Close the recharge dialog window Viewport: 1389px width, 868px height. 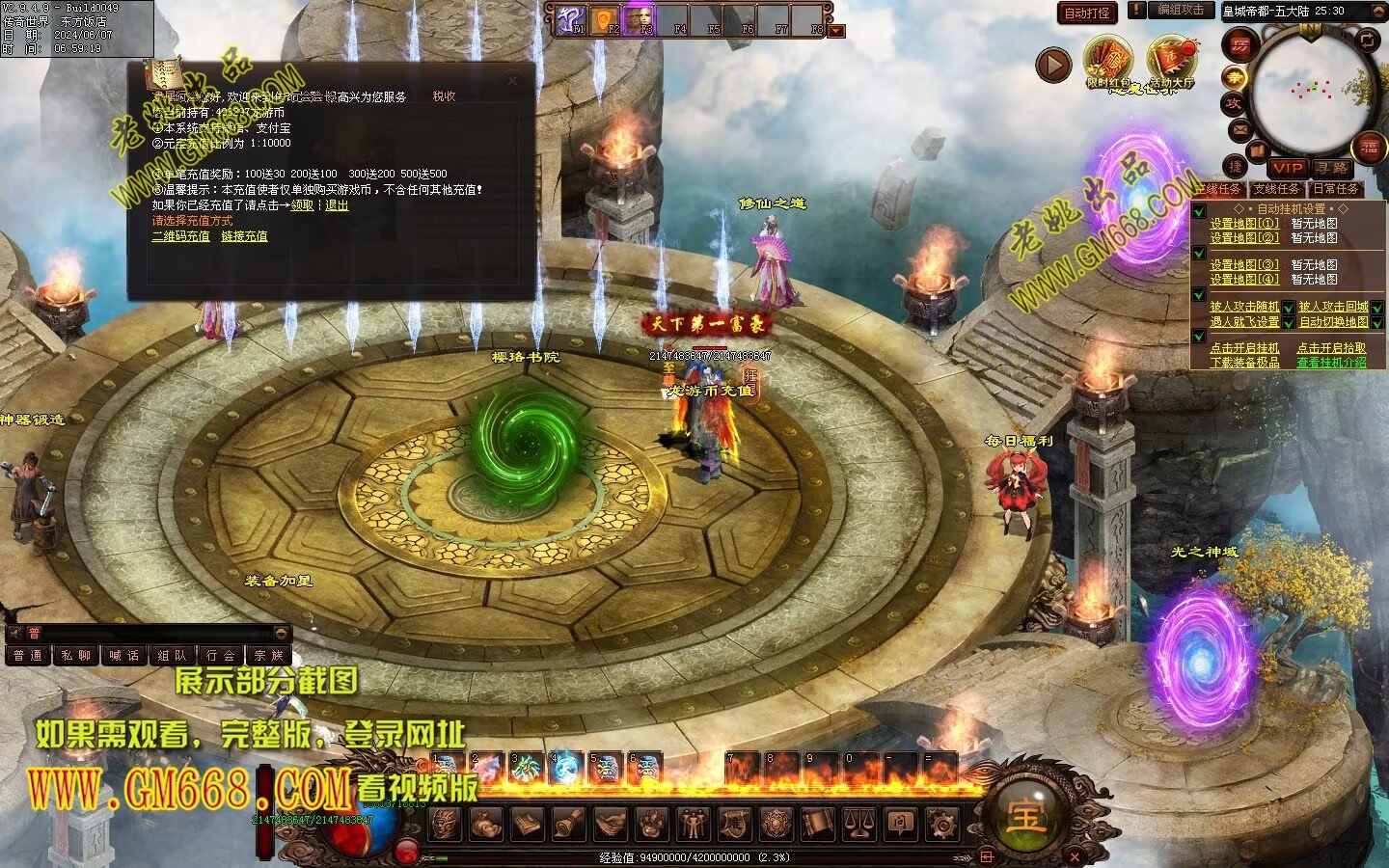coord(512,80)
